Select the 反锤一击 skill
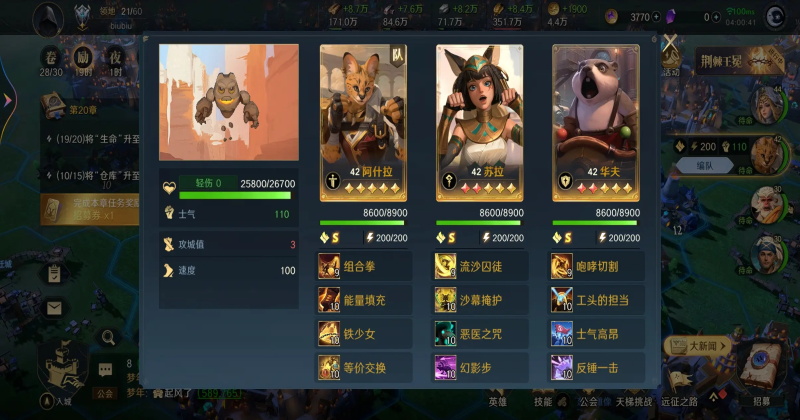Image resolution: width=800 pixels, height=420 pixels. coord(596,368)
